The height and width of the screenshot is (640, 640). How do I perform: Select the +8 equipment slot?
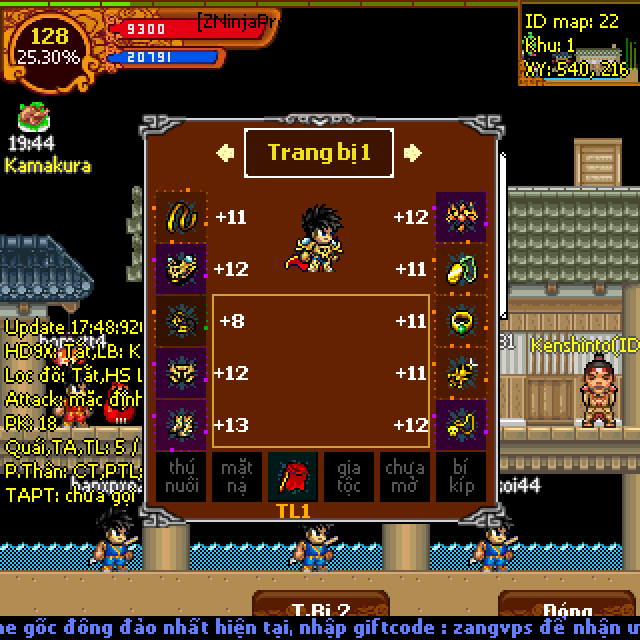(180, 321)
